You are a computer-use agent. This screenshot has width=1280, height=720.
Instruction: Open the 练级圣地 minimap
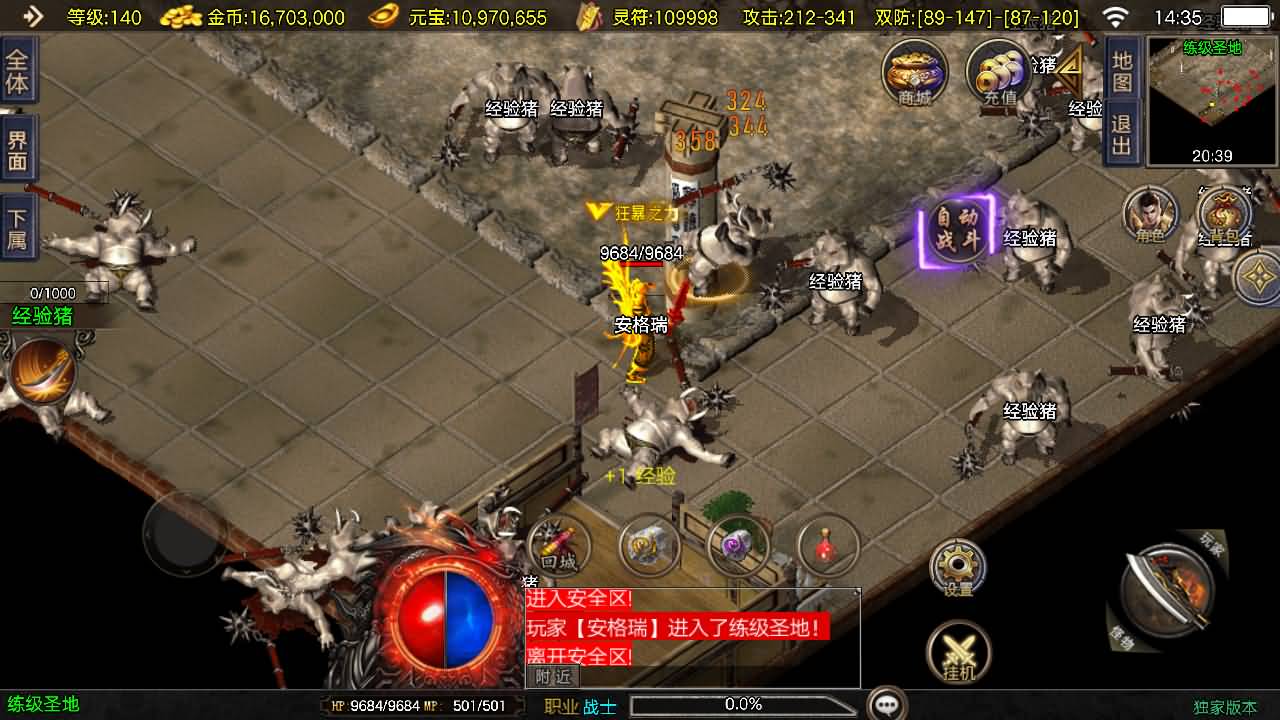pyautogui.click(x=1212, y=100)
